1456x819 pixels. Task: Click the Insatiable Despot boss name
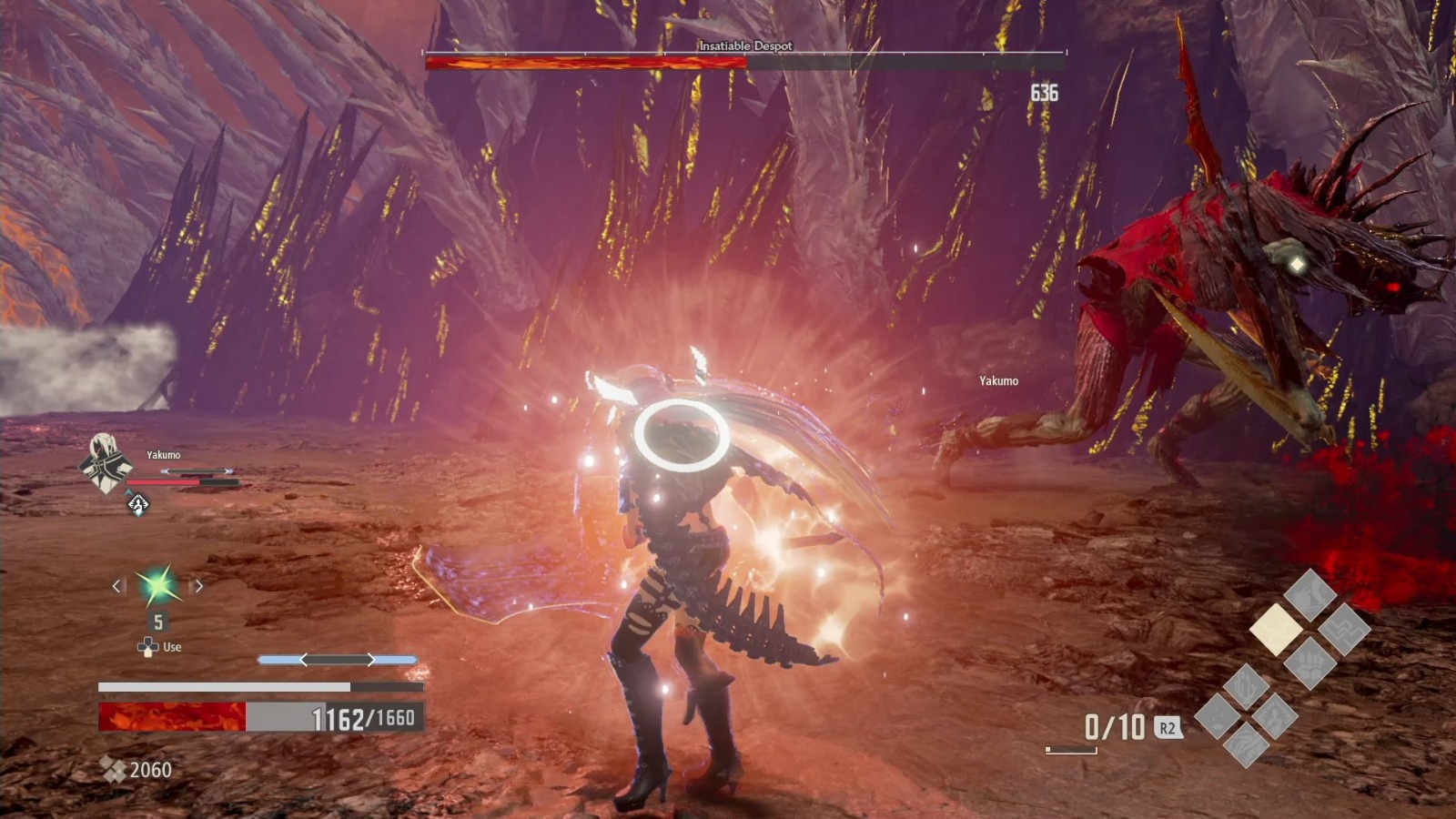click(x=744, y=45)
